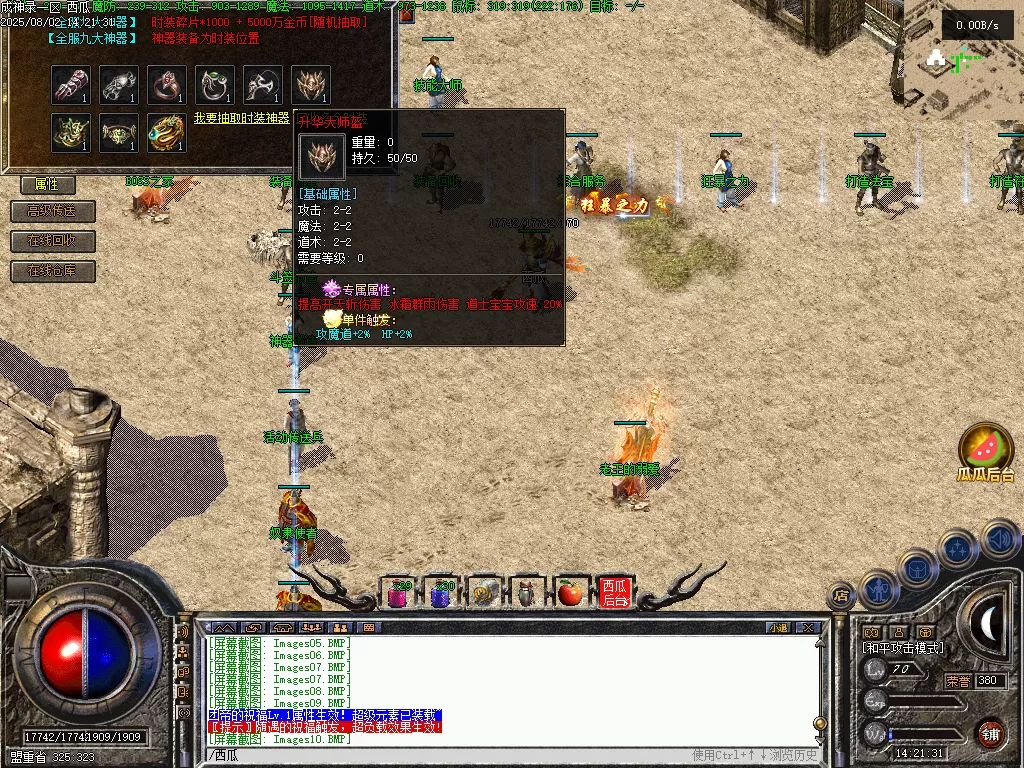Select the red clawed gauntlet artifact slot
The width and height of the screenshot is (1024, 768).
(71, 85)
